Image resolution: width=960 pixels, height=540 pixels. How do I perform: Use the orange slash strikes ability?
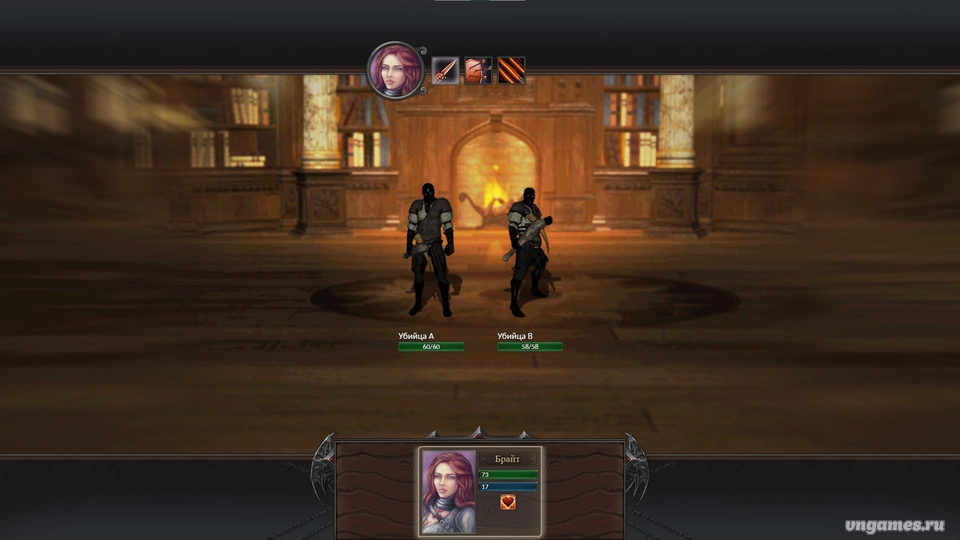[x=511, y=71]
